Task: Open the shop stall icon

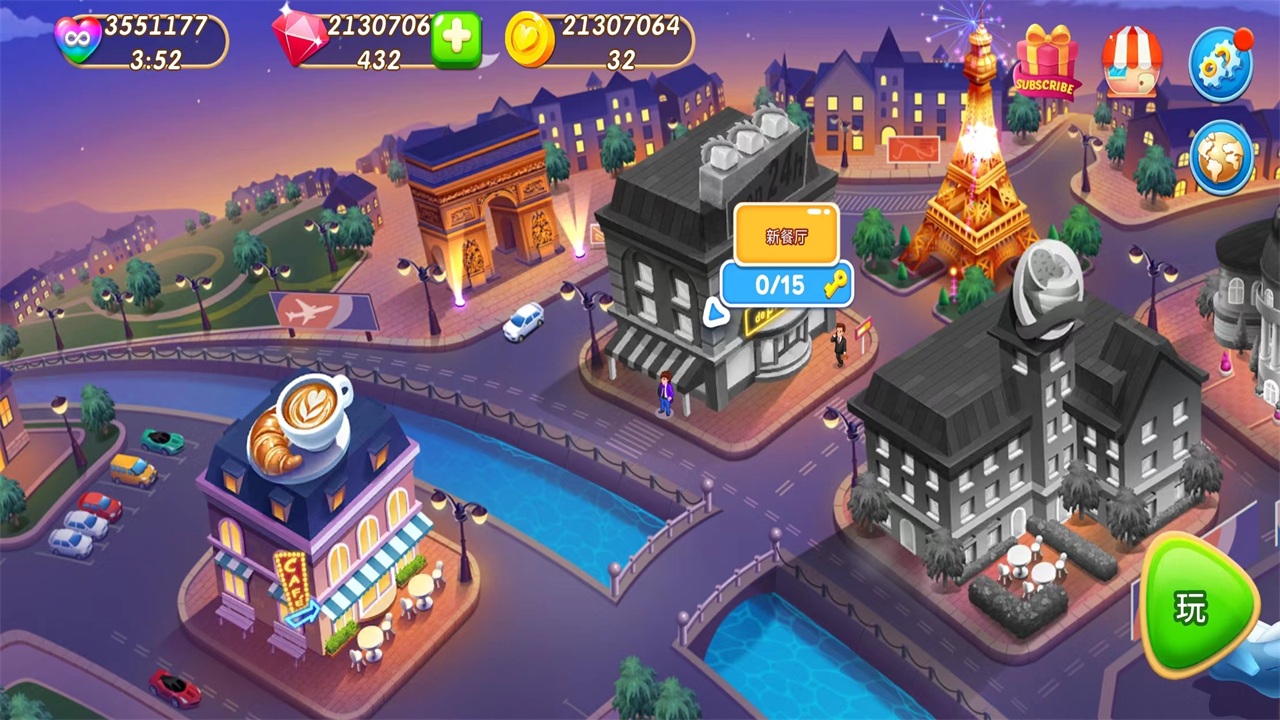Action: pos(1132,62)
